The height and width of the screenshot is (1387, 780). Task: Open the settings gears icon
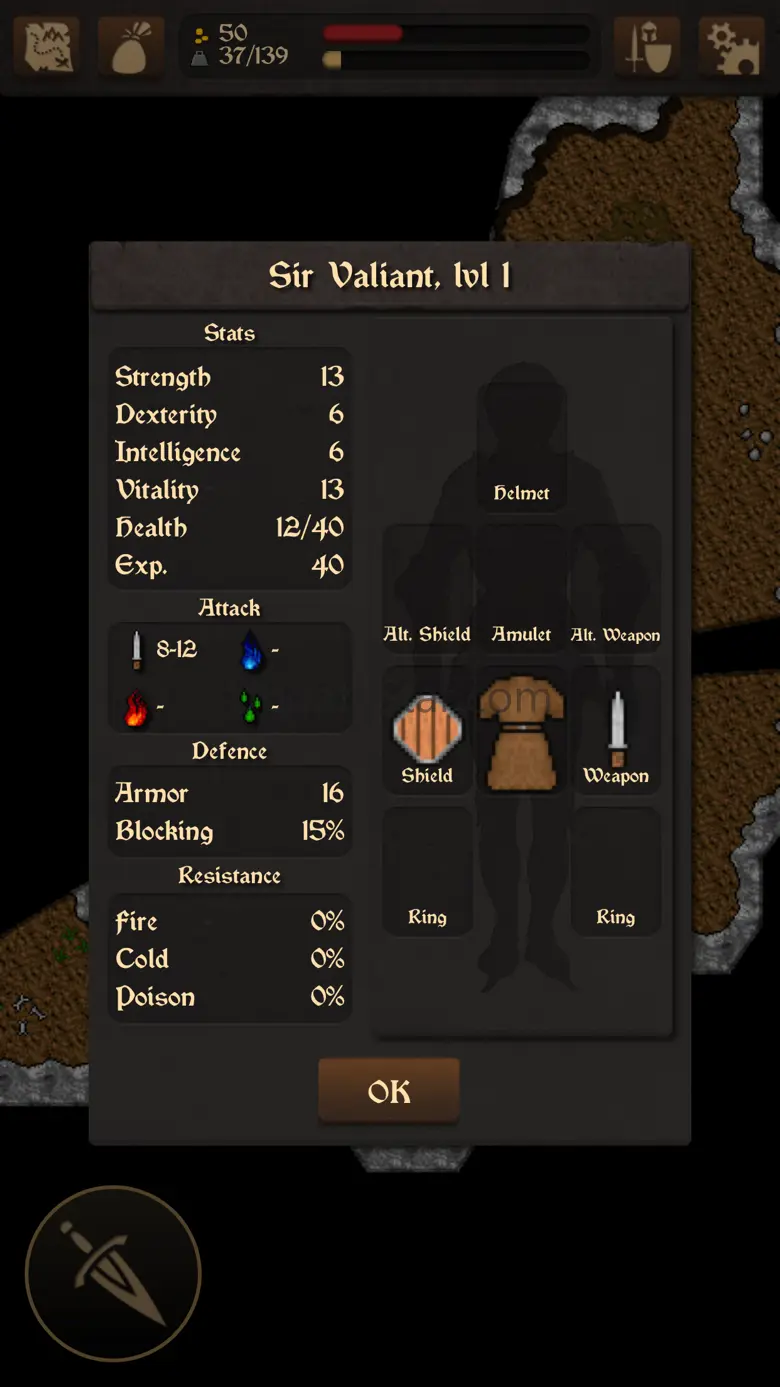(731, 46)
